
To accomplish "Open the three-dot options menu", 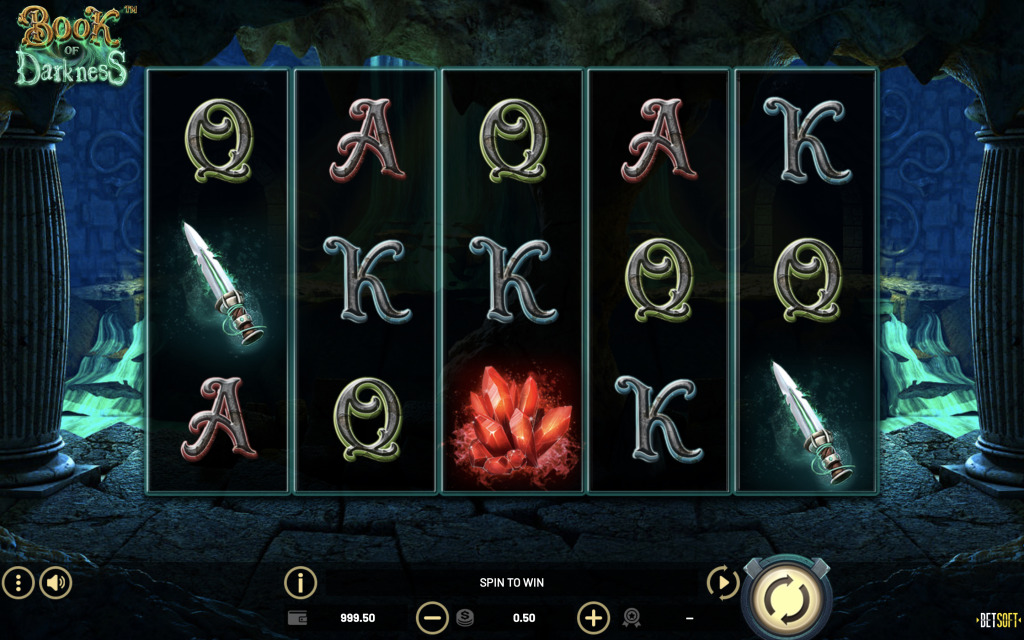I will point(18,582).
